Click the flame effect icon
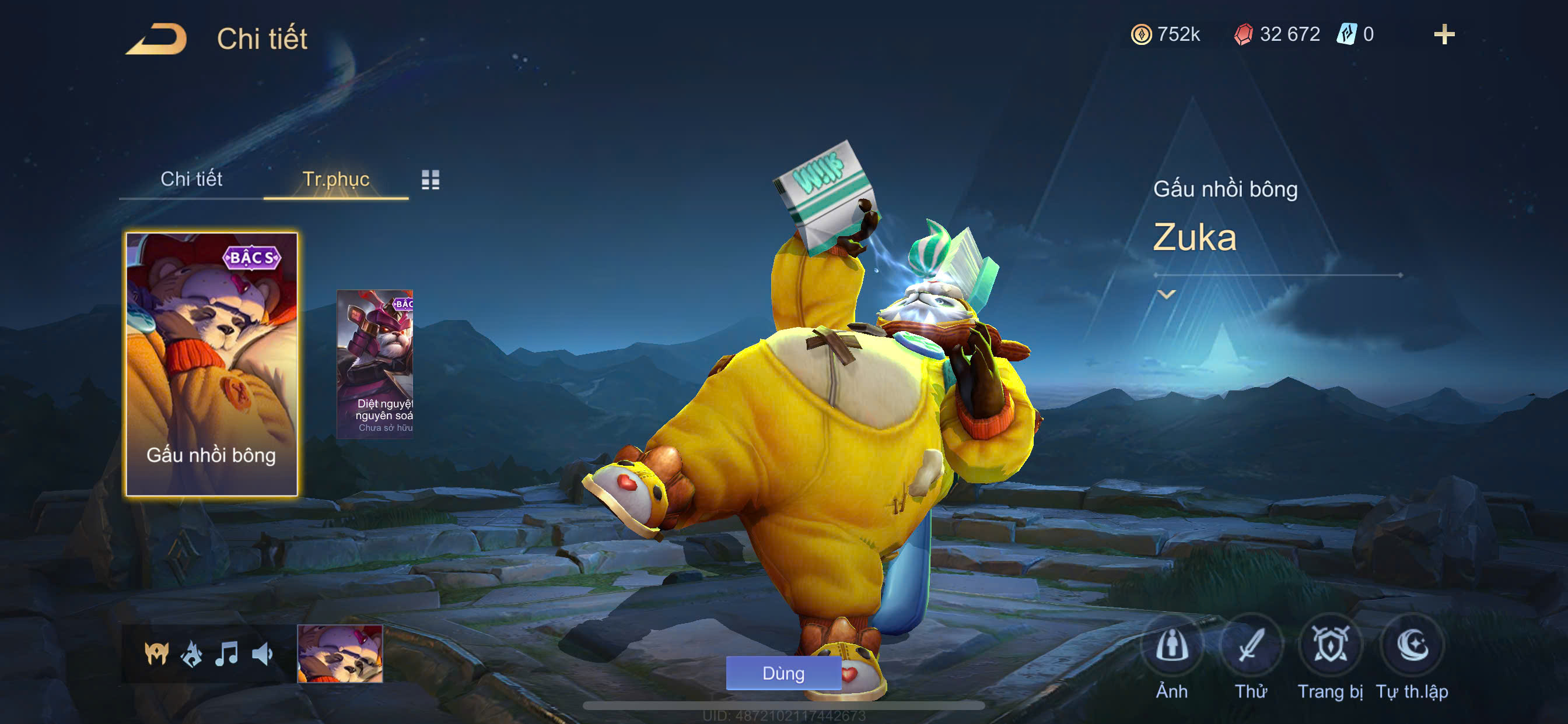 pyautogui.click(x=192, y=654)
